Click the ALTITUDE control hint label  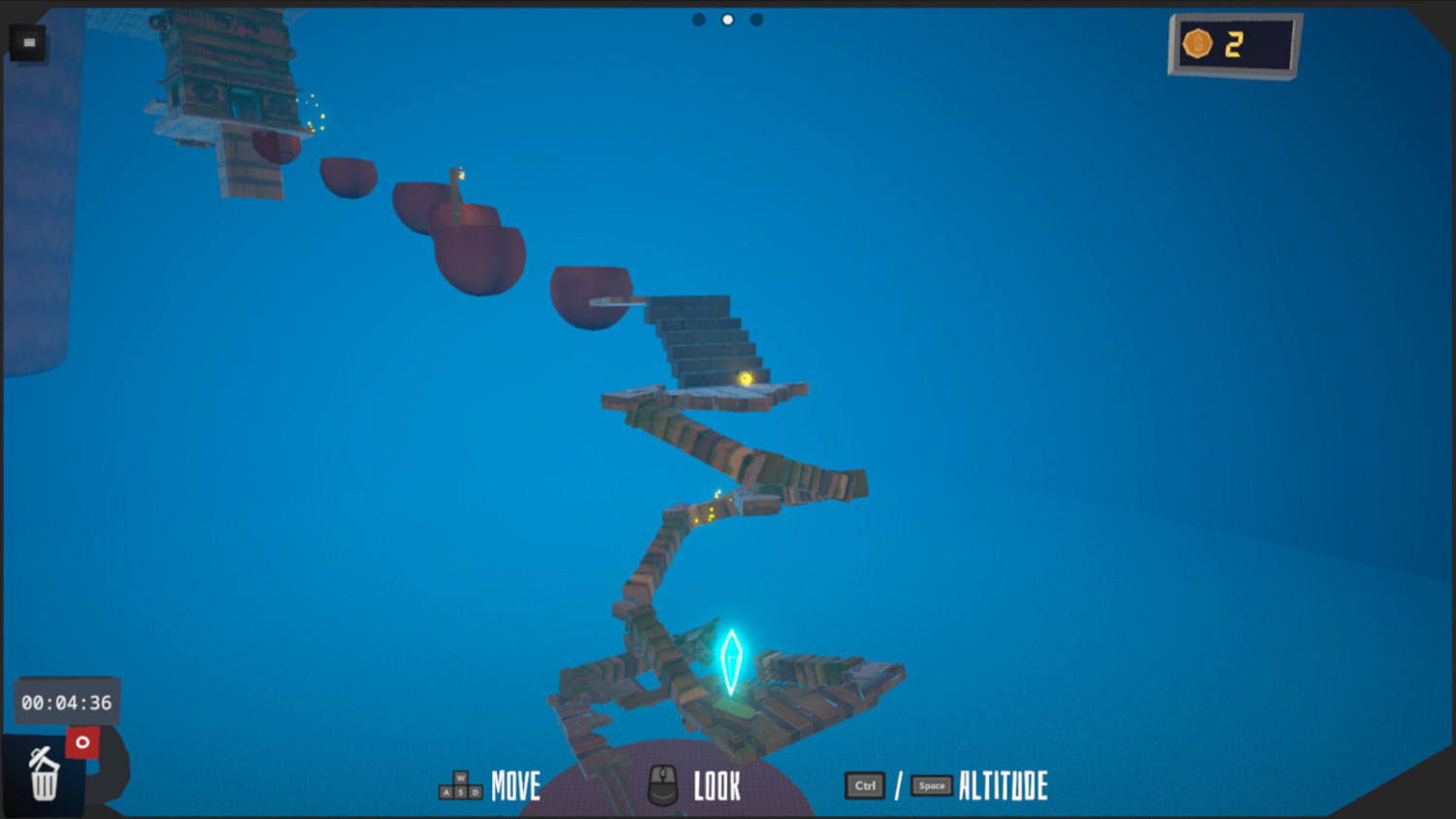(1003, 786)
